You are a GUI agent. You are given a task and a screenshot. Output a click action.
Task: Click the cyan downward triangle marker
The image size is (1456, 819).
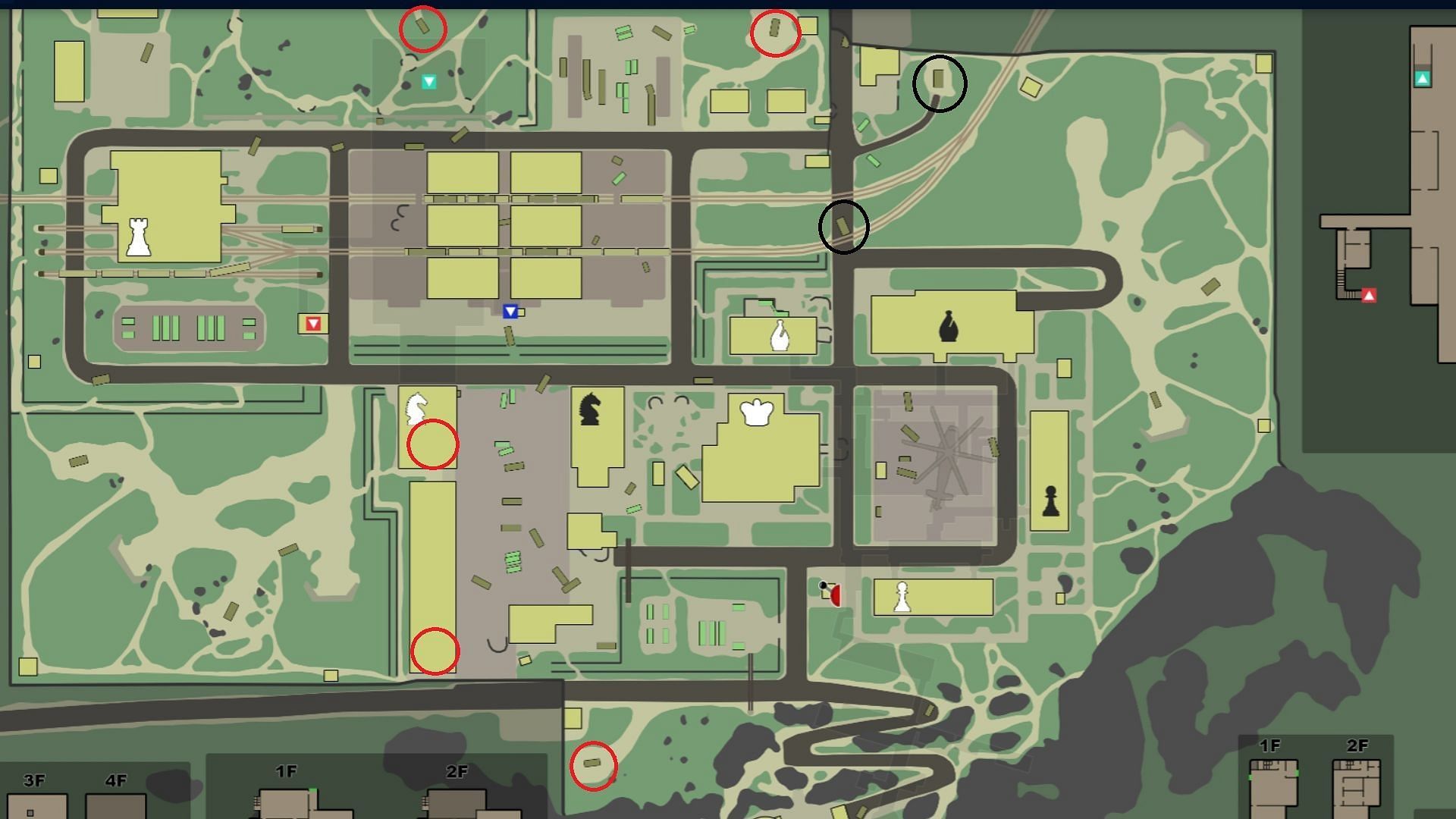coord(429,81)
